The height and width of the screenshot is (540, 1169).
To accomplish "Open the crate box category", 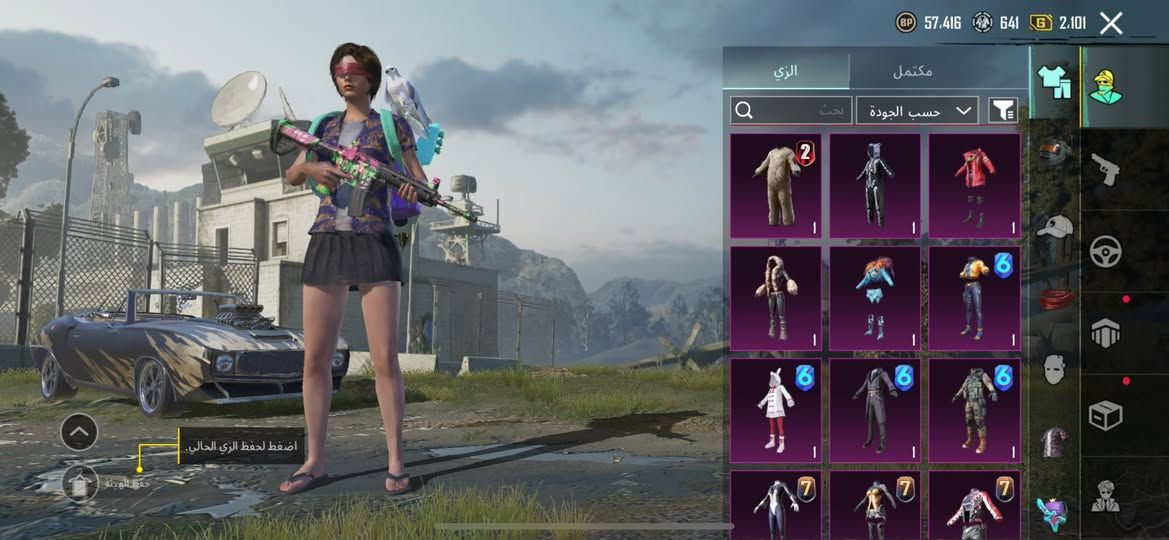I will 1105,414.
